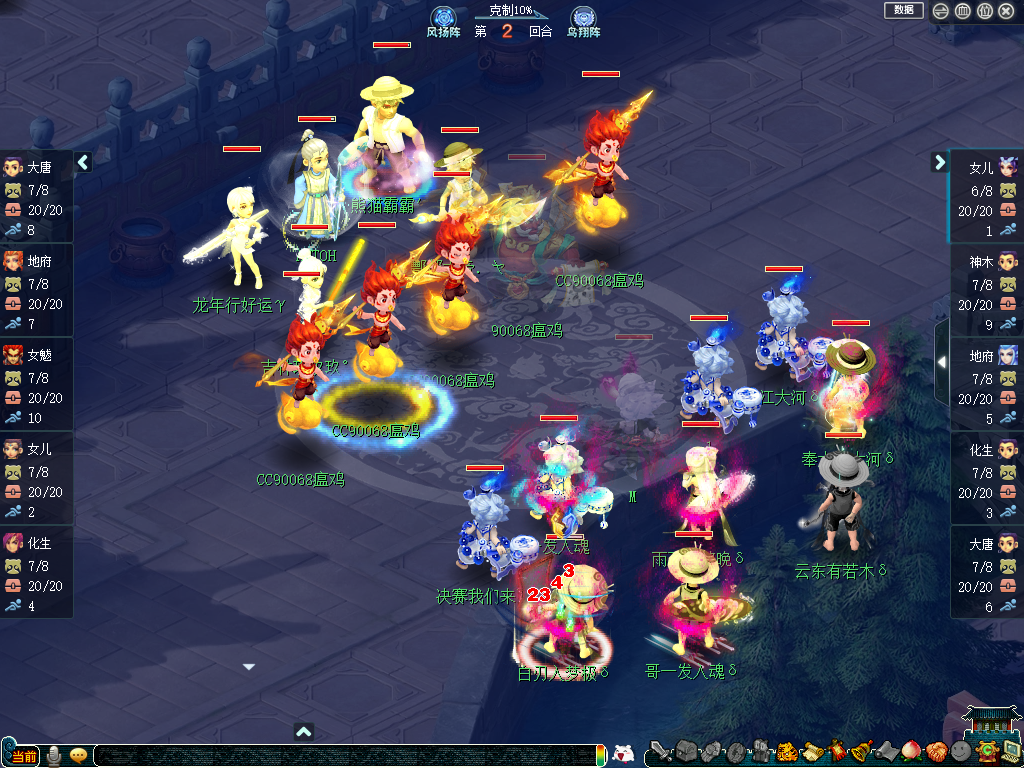This screenshot has width=1024, height=768.
Task: Click the peach icon in the toolbar
Action: (x=911, y=751)
